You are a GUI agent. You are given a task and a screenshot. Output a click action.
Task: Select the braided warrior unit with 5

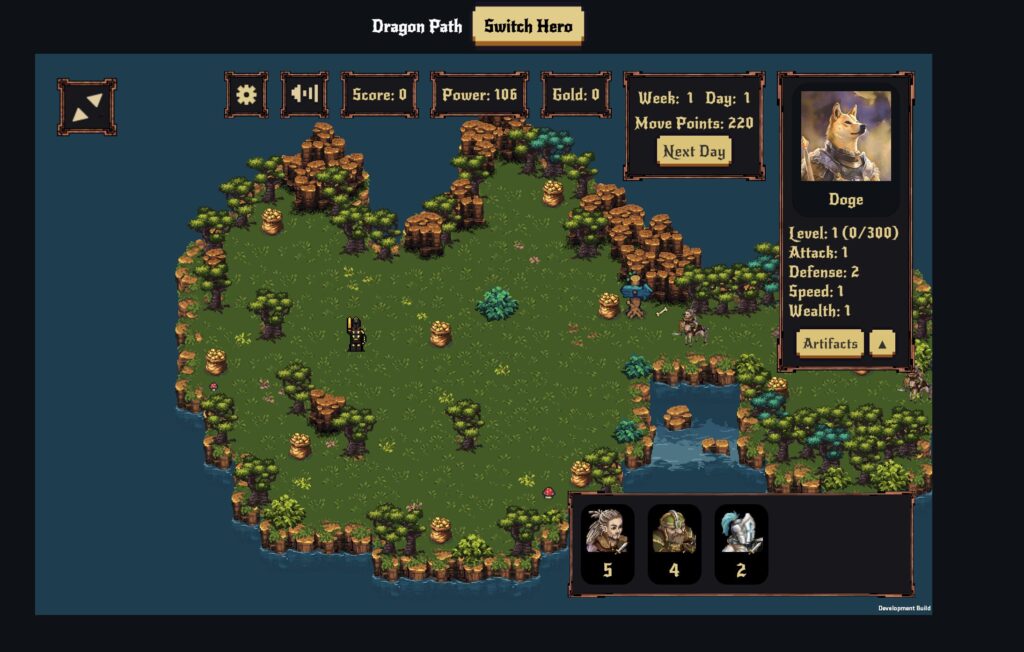[x=607, y=543]
